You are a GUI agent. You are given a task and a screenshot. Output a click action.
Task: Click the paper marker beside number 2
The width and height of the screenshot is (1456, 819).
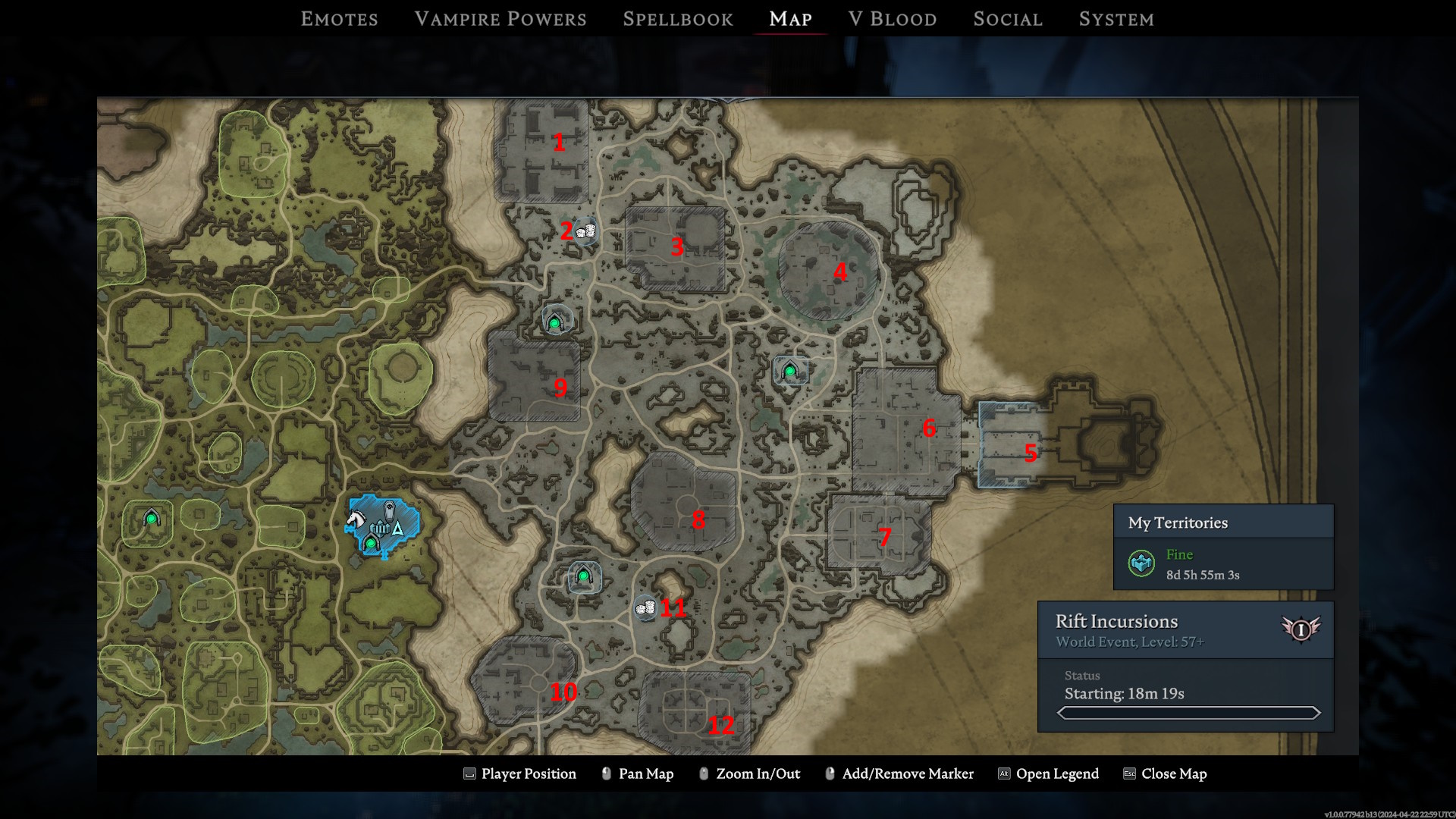[x=585, y=232]
